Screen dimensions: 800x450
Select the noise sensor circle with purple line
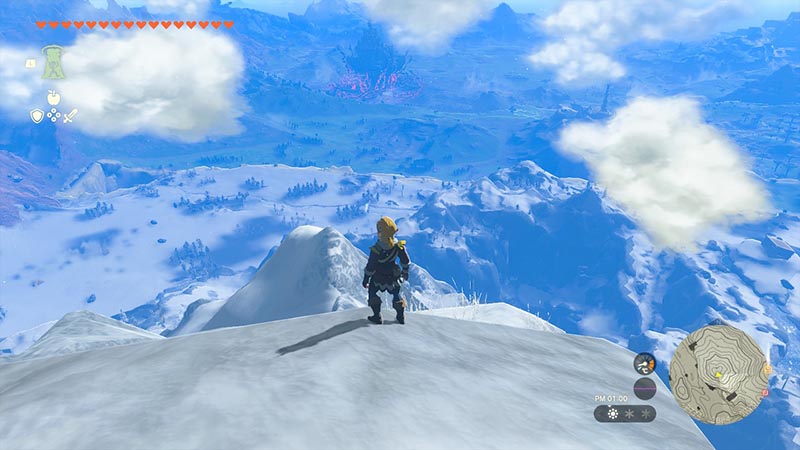[645, 388]
